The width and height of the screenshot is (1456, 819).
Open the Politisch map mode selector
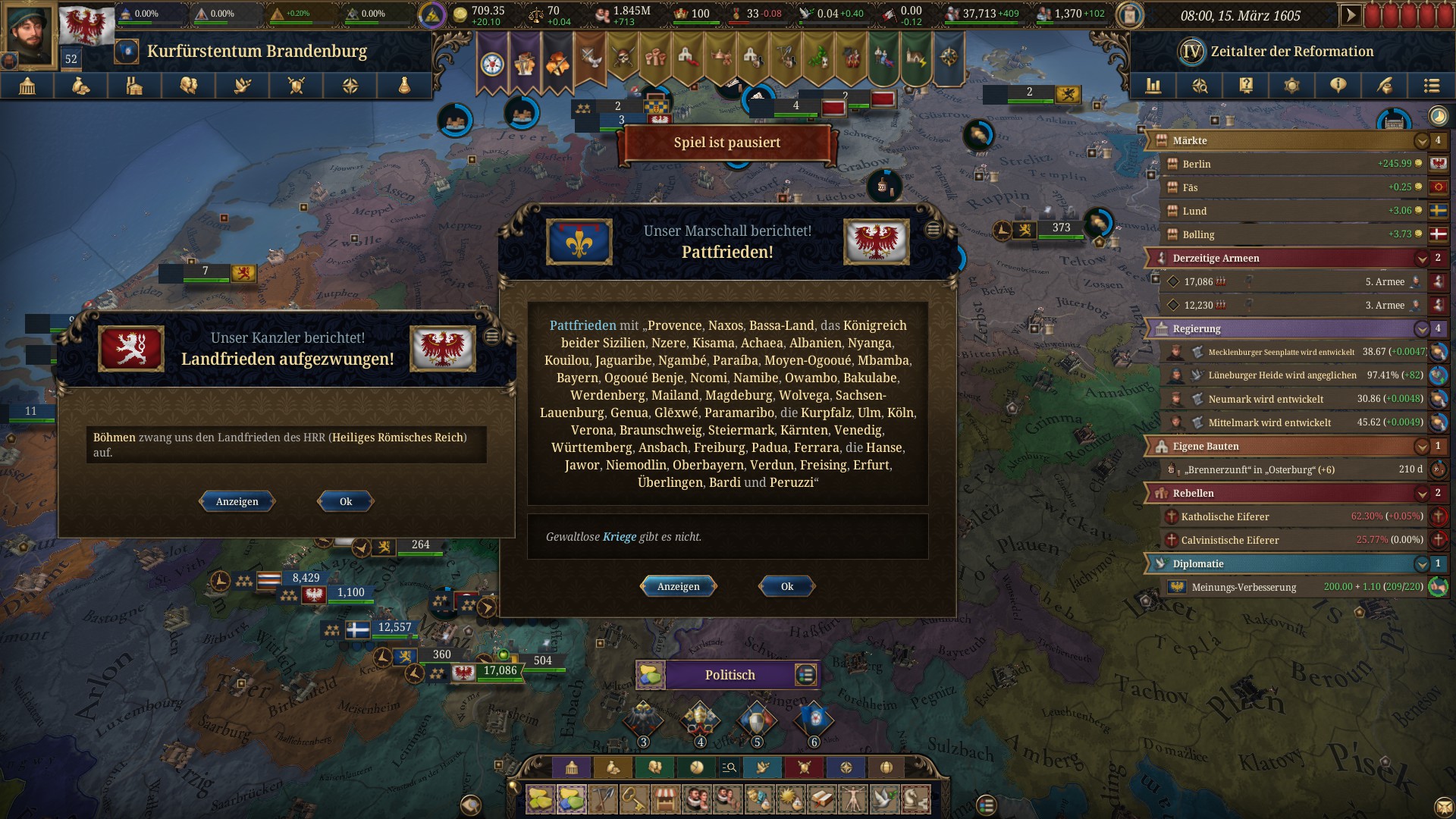tap(728, 675)
